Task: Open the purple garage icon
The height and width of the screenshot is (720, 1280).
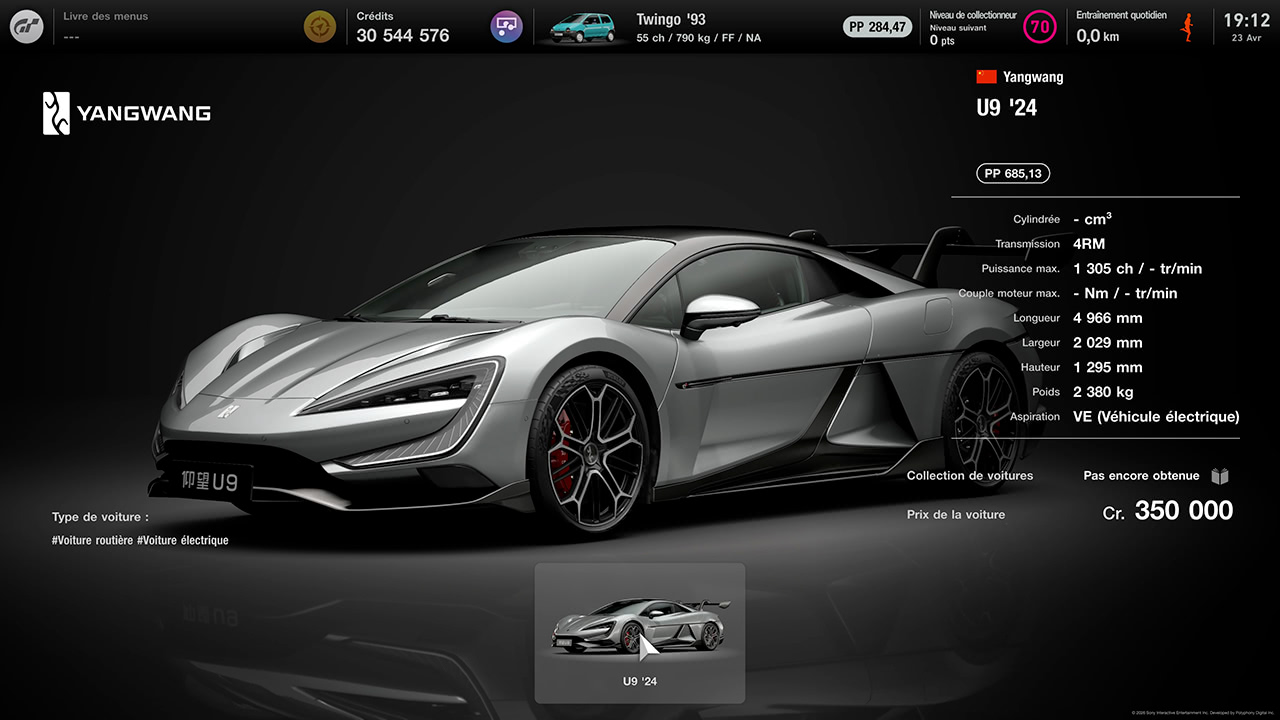Action: 507,27
